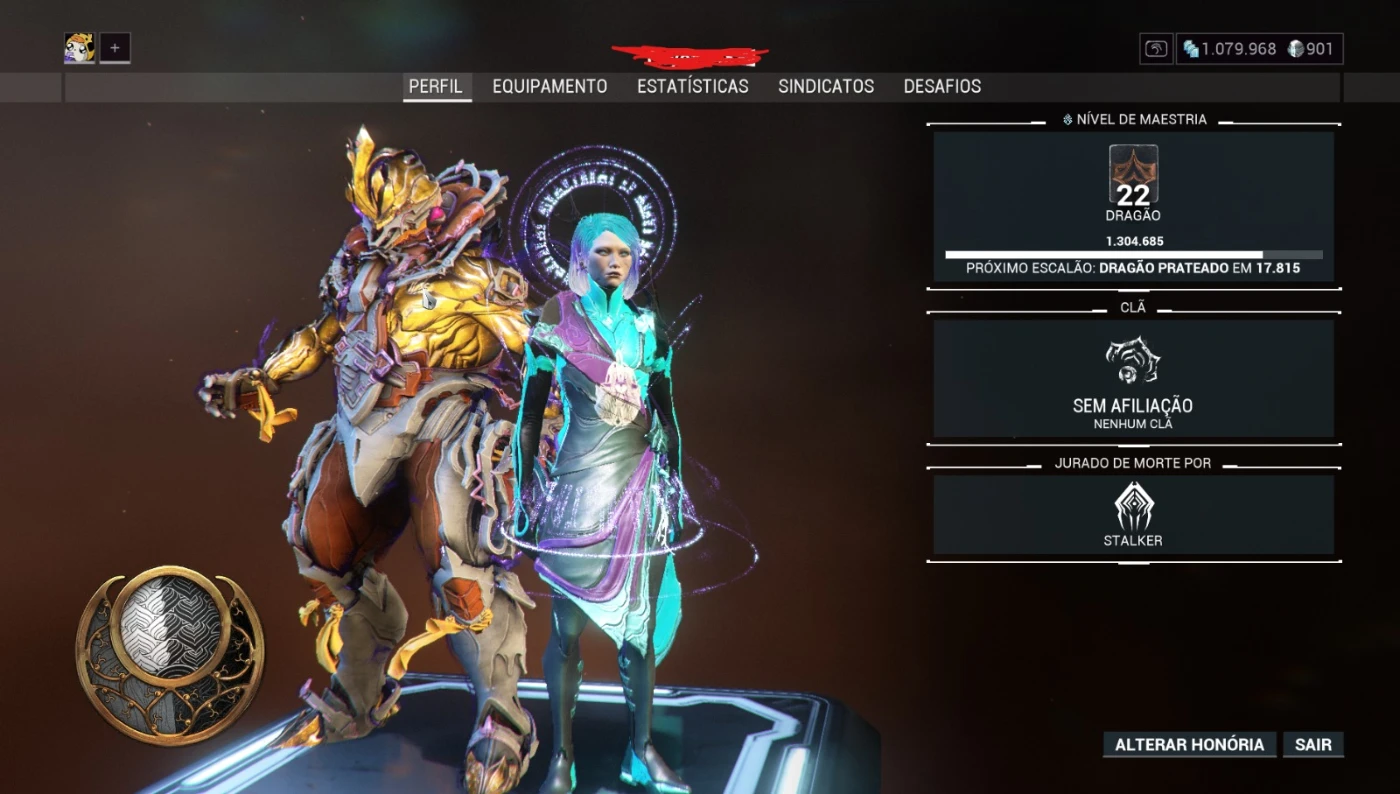Select the Sindicatos tab
Viewport: 1400px width, 794px height.
(826, 87)
